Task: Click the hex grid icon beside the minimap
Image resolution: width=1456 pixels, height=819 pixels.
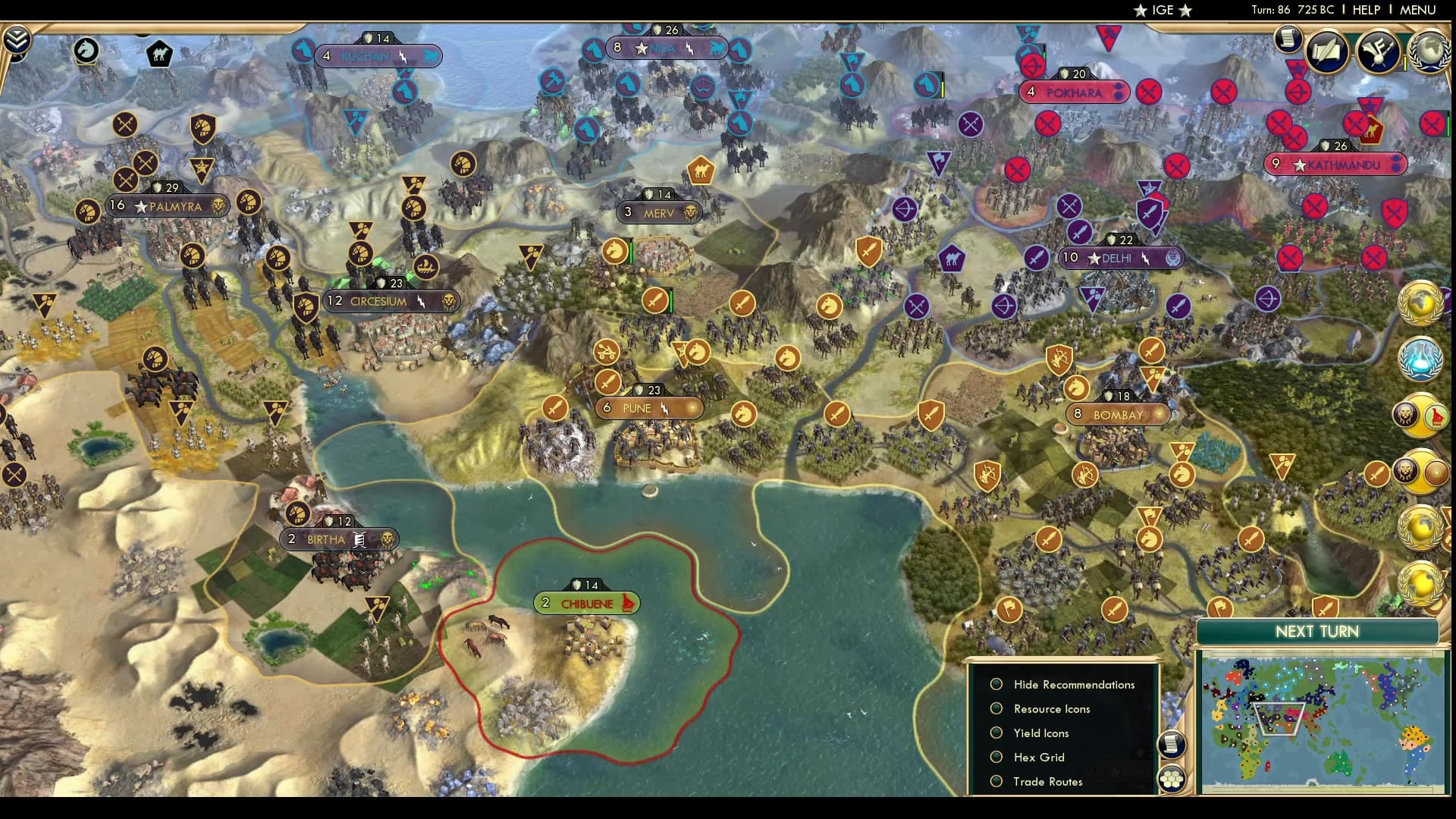Action: pos(1172,780)
